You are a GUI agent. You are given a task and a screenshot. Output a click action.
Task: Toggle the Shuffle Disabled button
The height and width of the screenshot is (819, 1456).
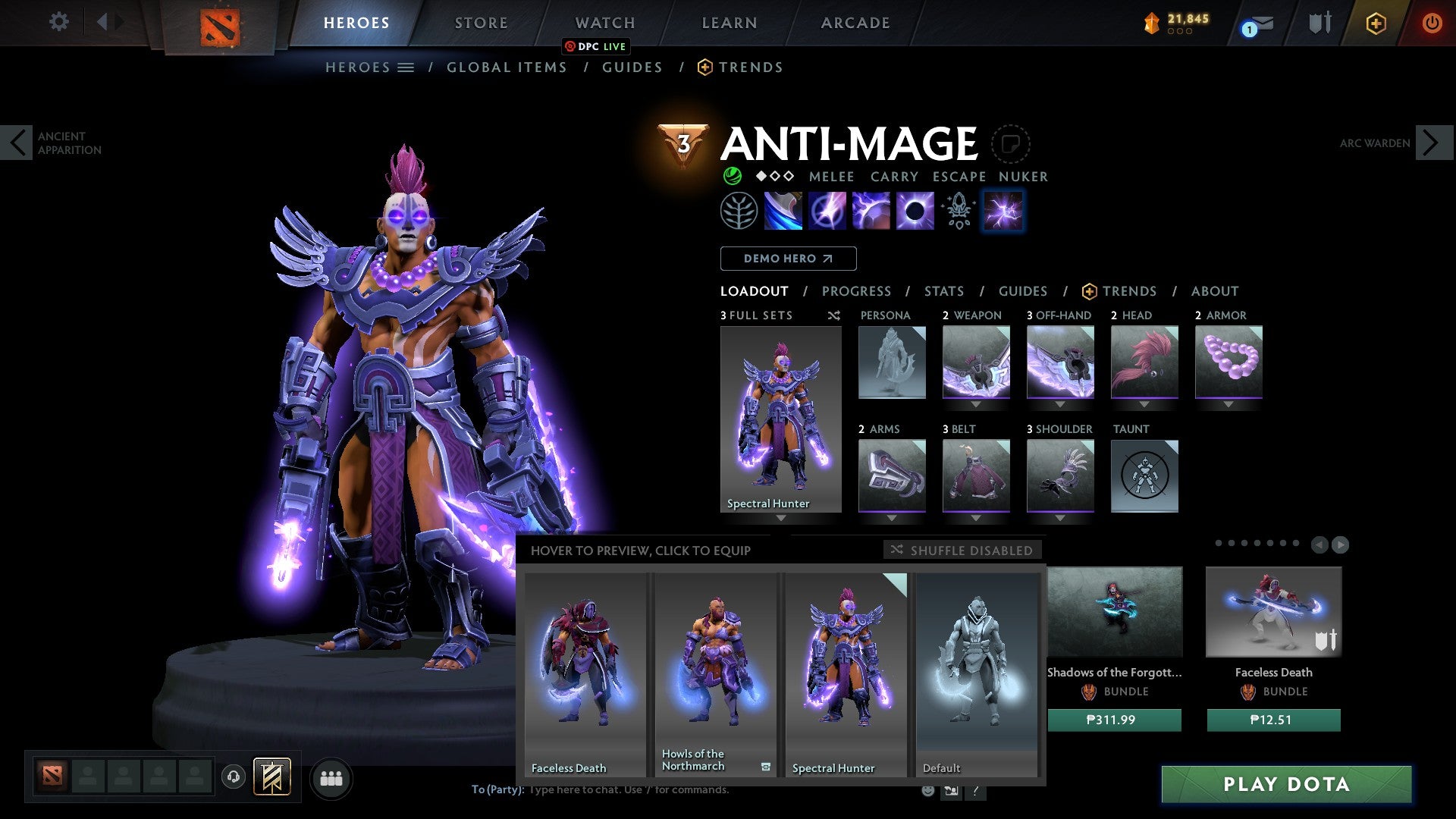962,550
